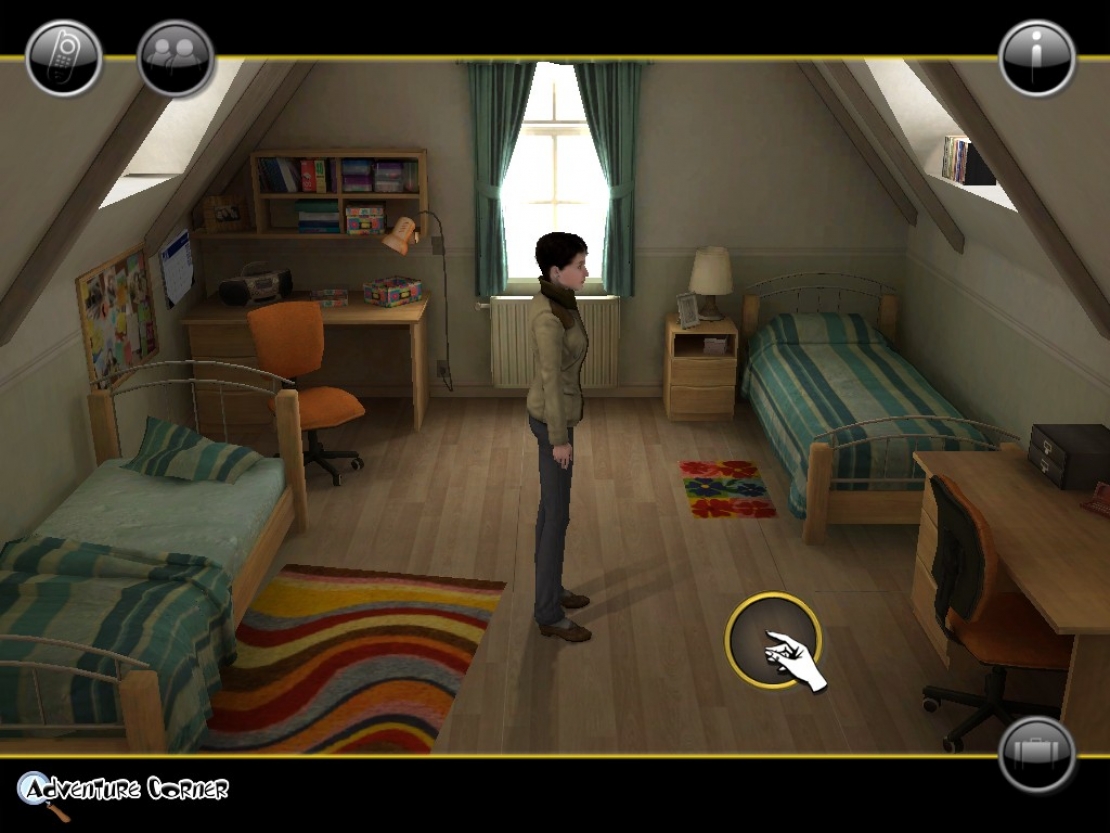The width and height of the screenshot is (1110, 833).
Task: Activate the pointing hand interaction cursor
Action: pyautogui.click(x=773, y=641)
